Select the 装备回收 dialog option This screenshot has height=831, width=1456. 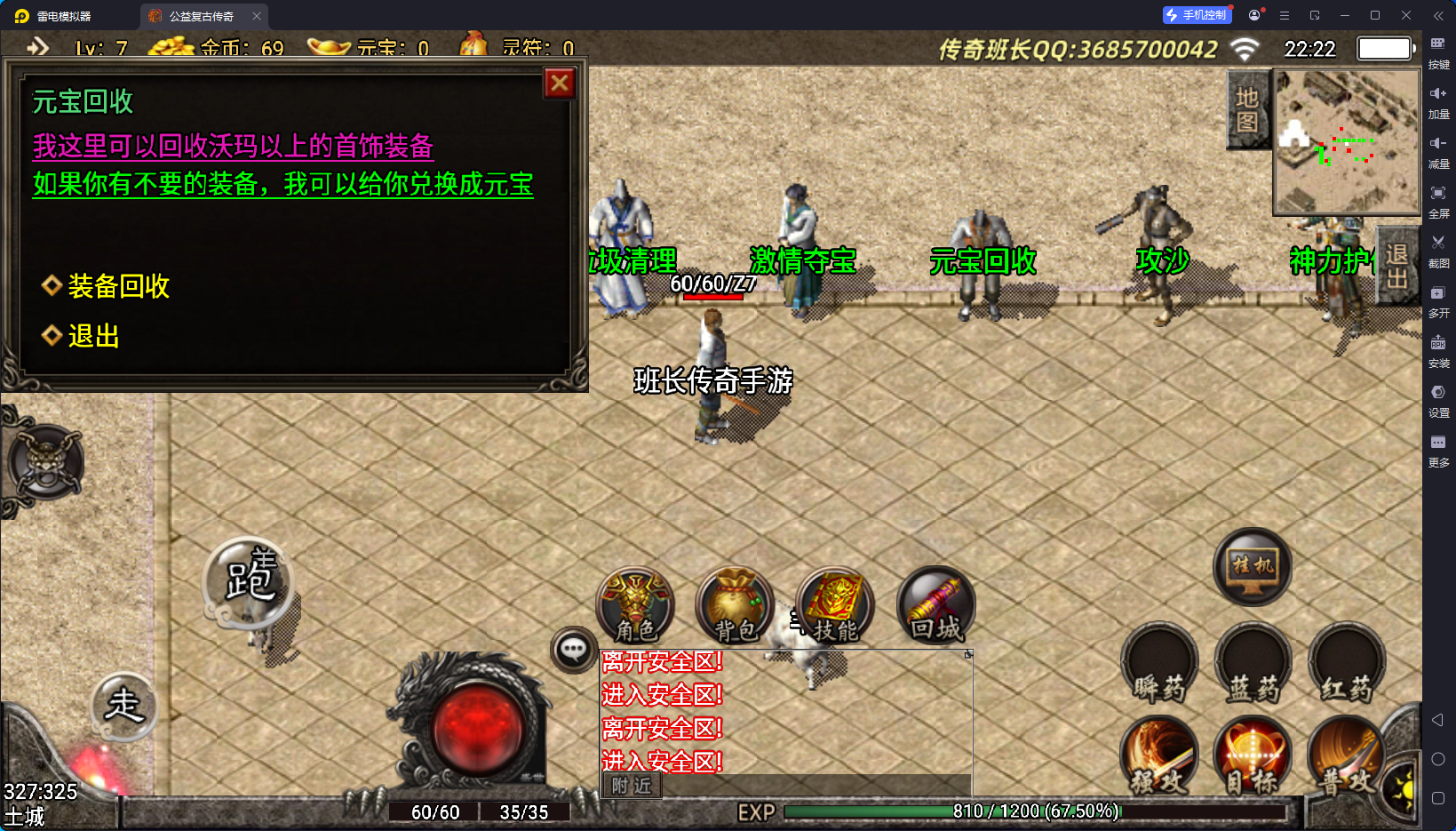coord(118,286)
